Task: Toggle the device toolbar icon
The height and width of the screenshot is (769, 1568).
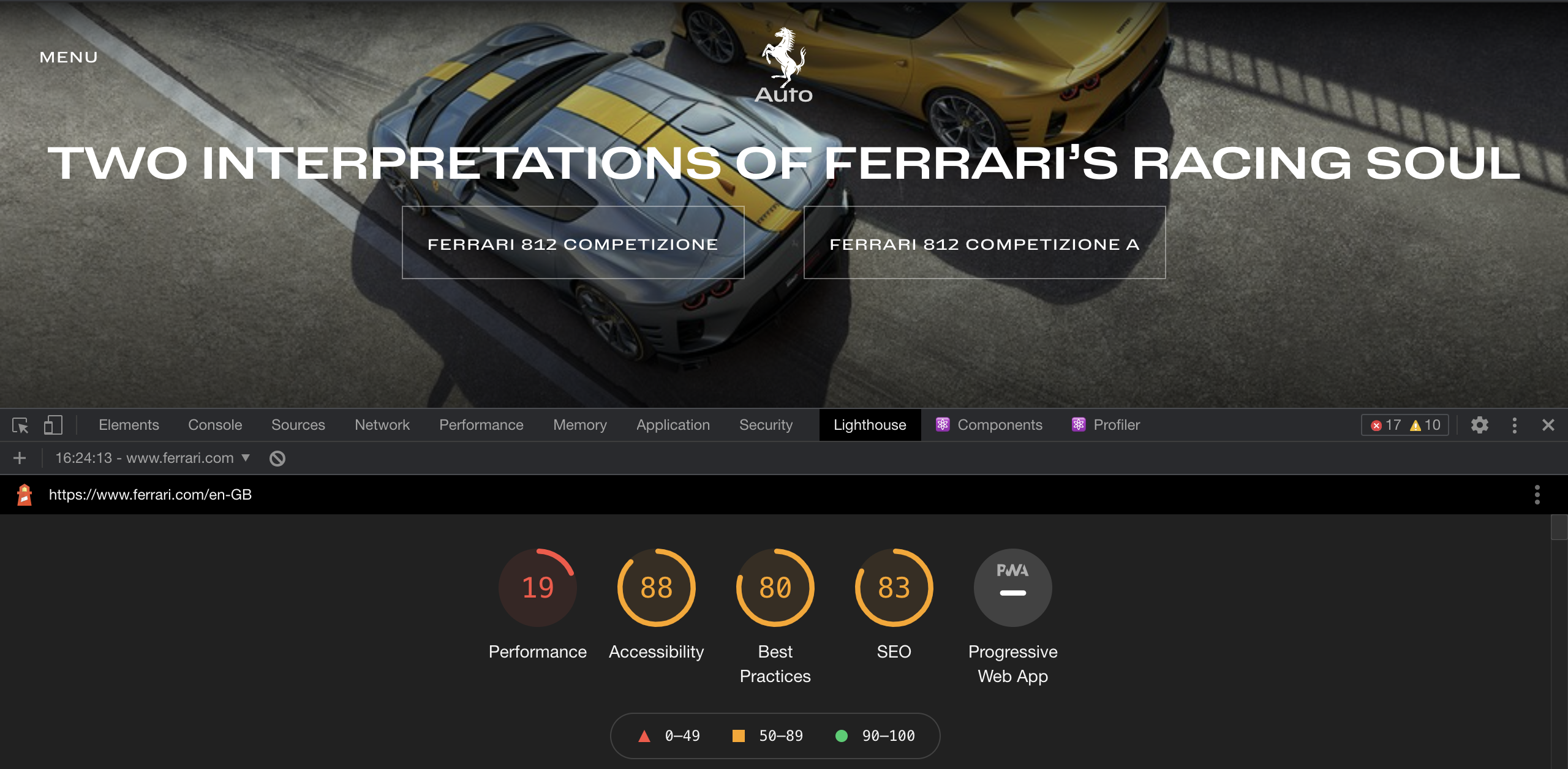Action: tap(53, 425)
